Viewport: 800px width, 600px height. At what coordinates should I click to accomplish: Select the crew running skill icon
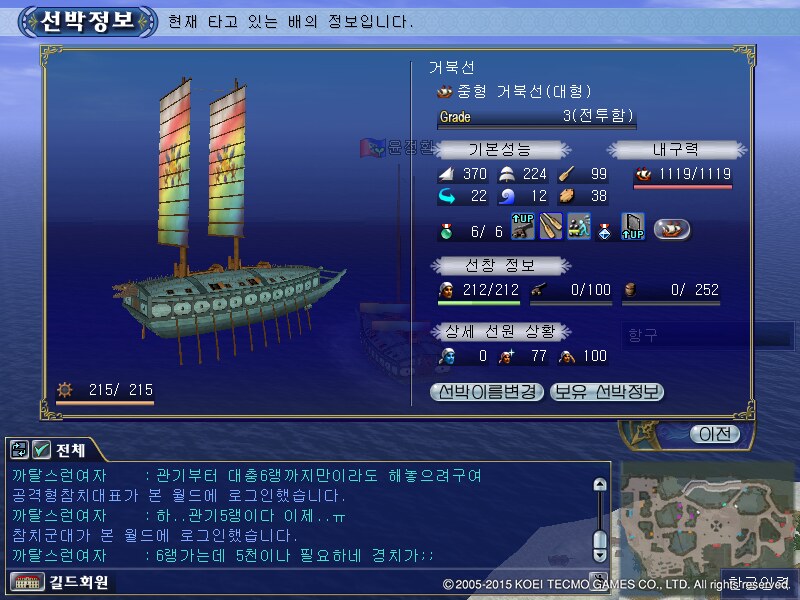pyautogui.click(x=578, y=228)
